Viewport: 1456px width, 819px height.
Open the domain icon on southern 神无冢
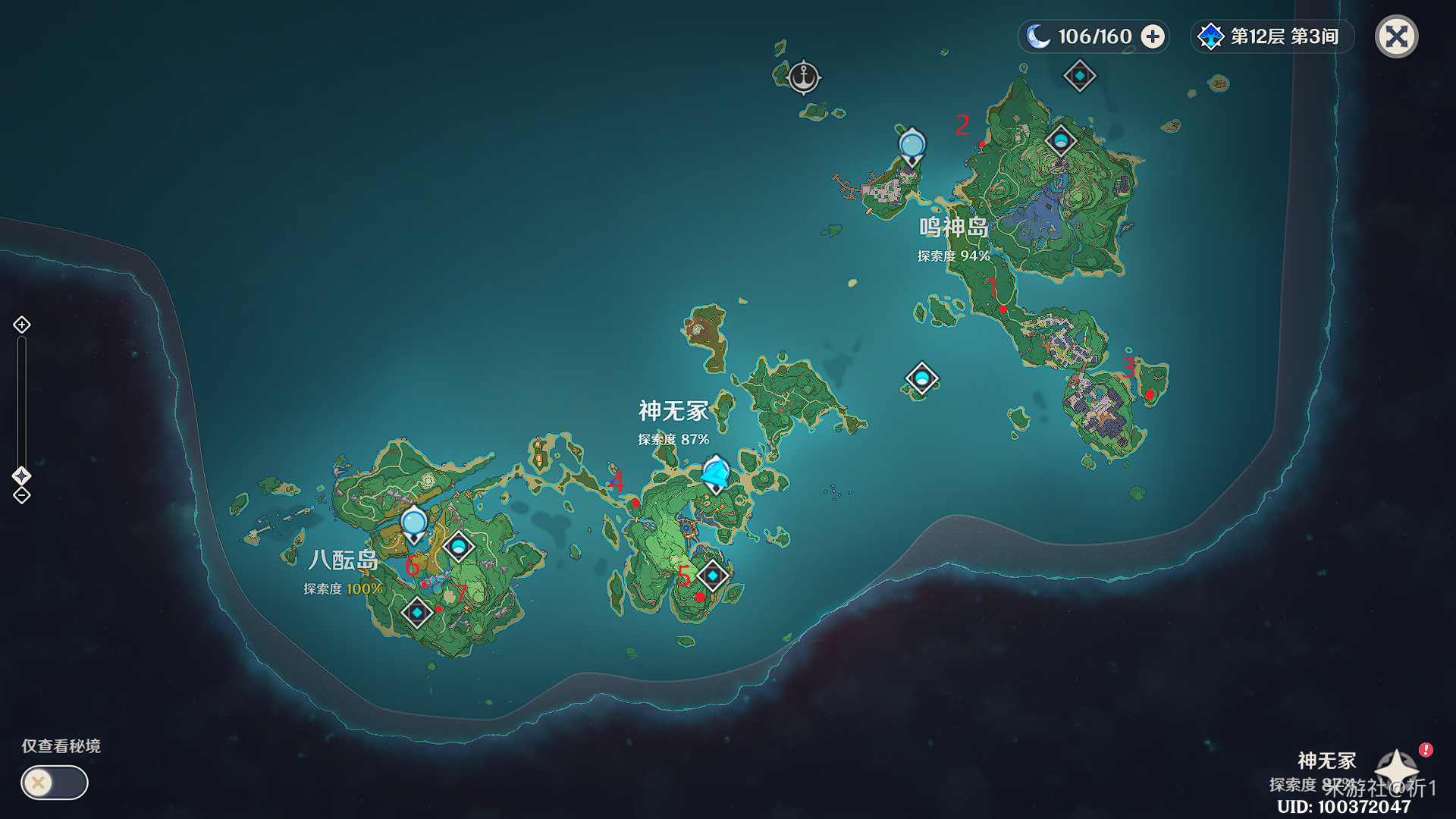tap(711, 577)
